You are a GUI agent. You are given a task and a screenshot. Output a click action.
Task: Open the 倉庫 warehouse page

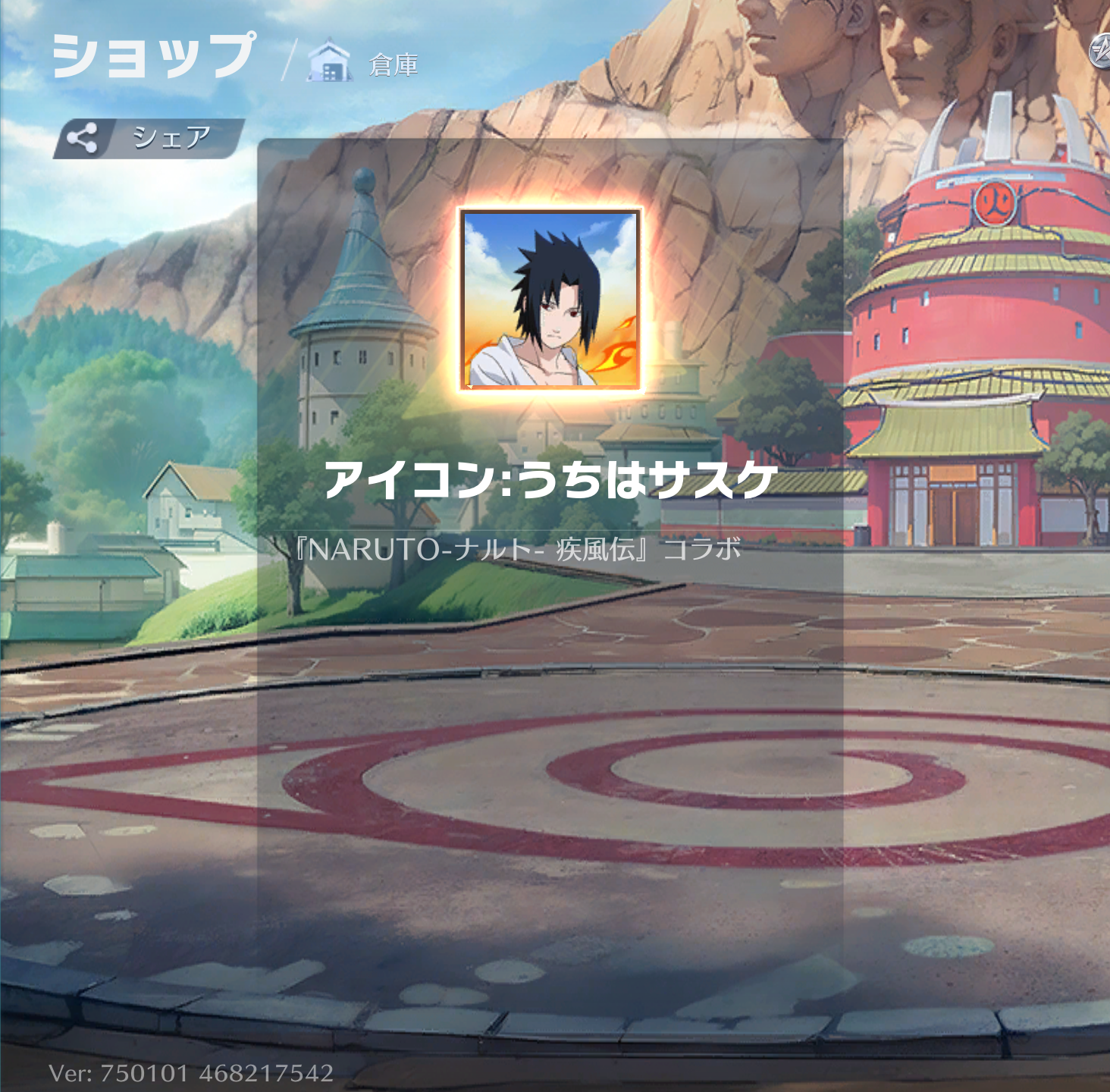pos(364,64)
